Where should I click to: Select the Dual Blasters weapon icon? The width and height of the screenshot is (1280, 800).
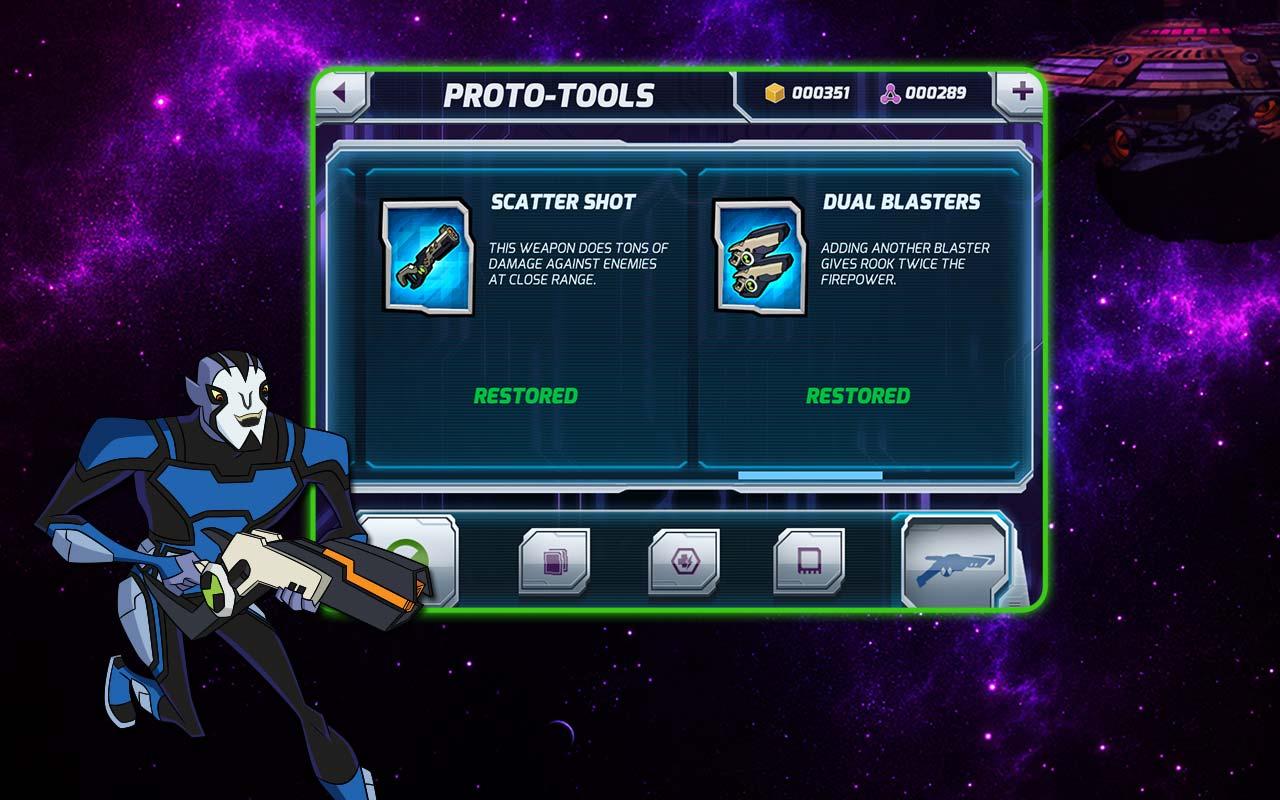click(759, 257)
